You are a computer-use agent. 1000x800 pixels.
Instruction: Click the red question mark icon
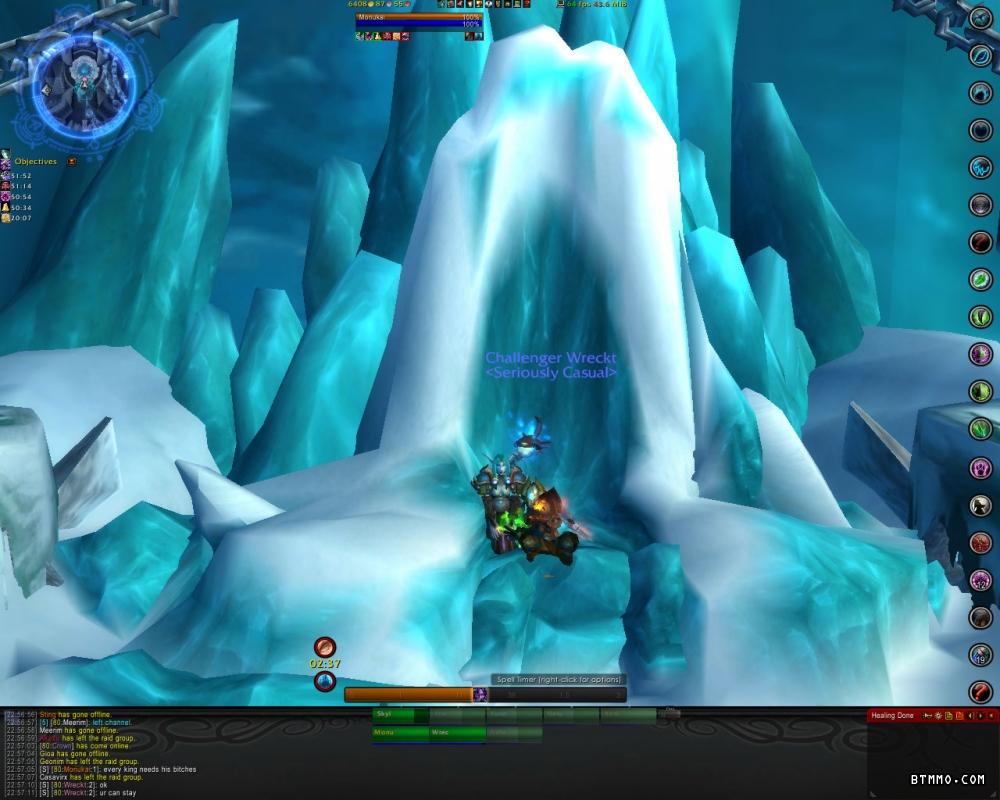(980, 692)
